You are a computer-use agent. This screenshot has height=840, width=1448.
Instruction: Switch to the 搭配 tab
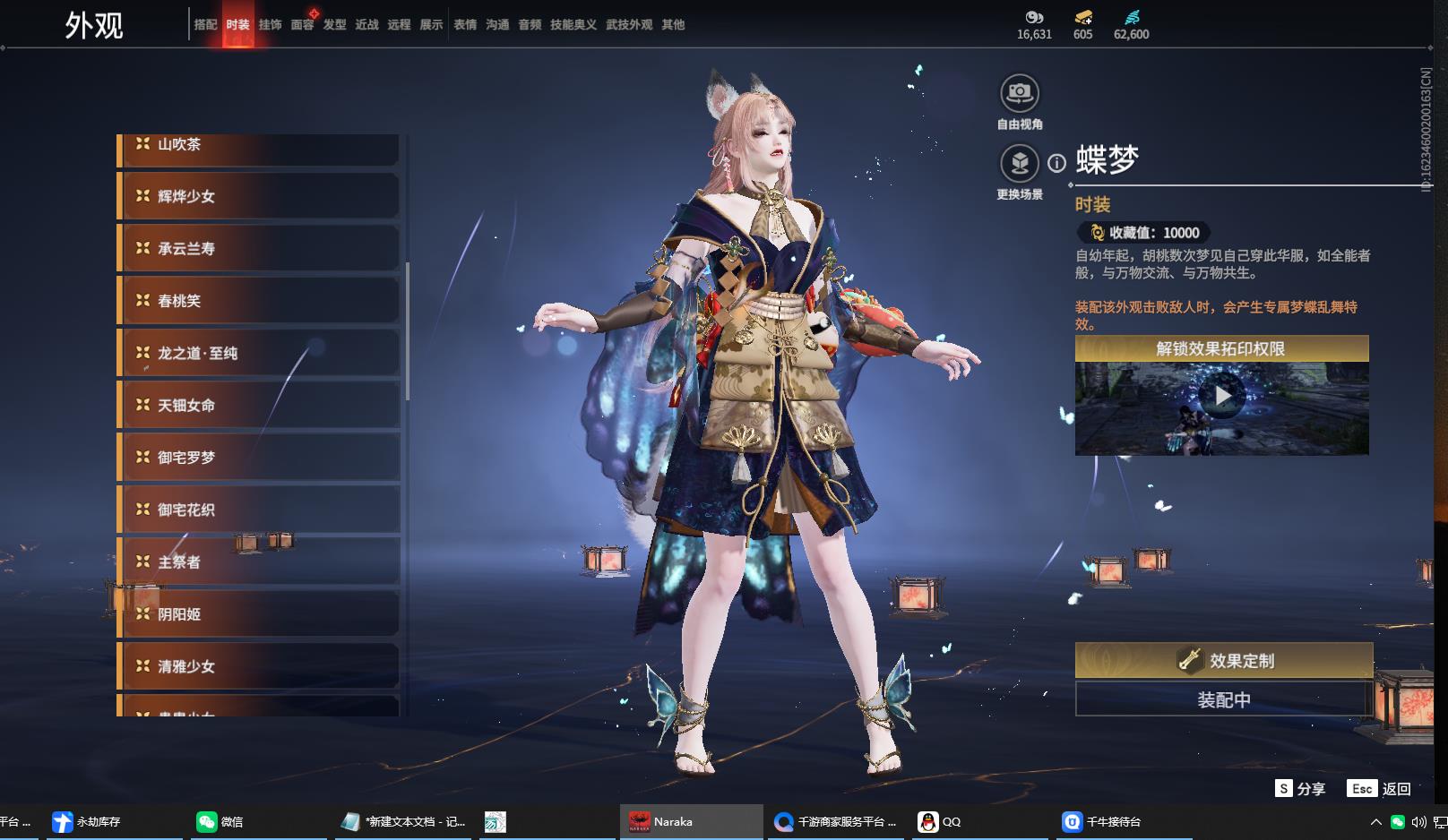coord(205,25)
